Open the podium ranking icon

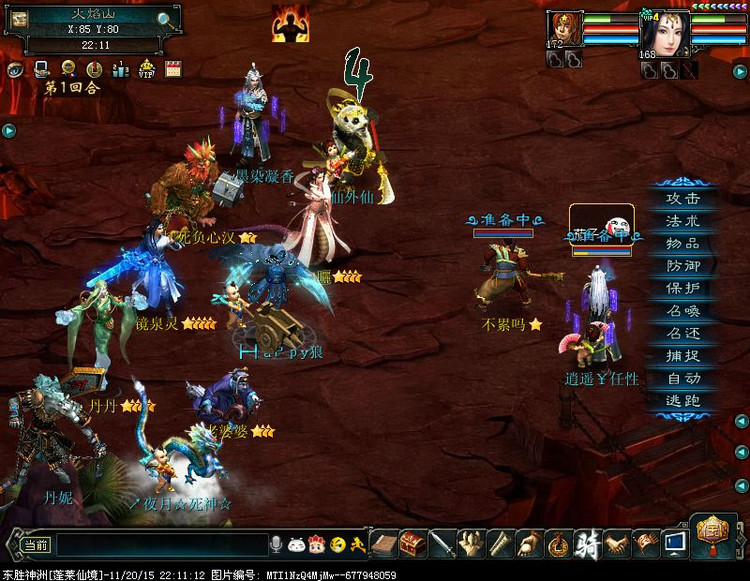120,69
